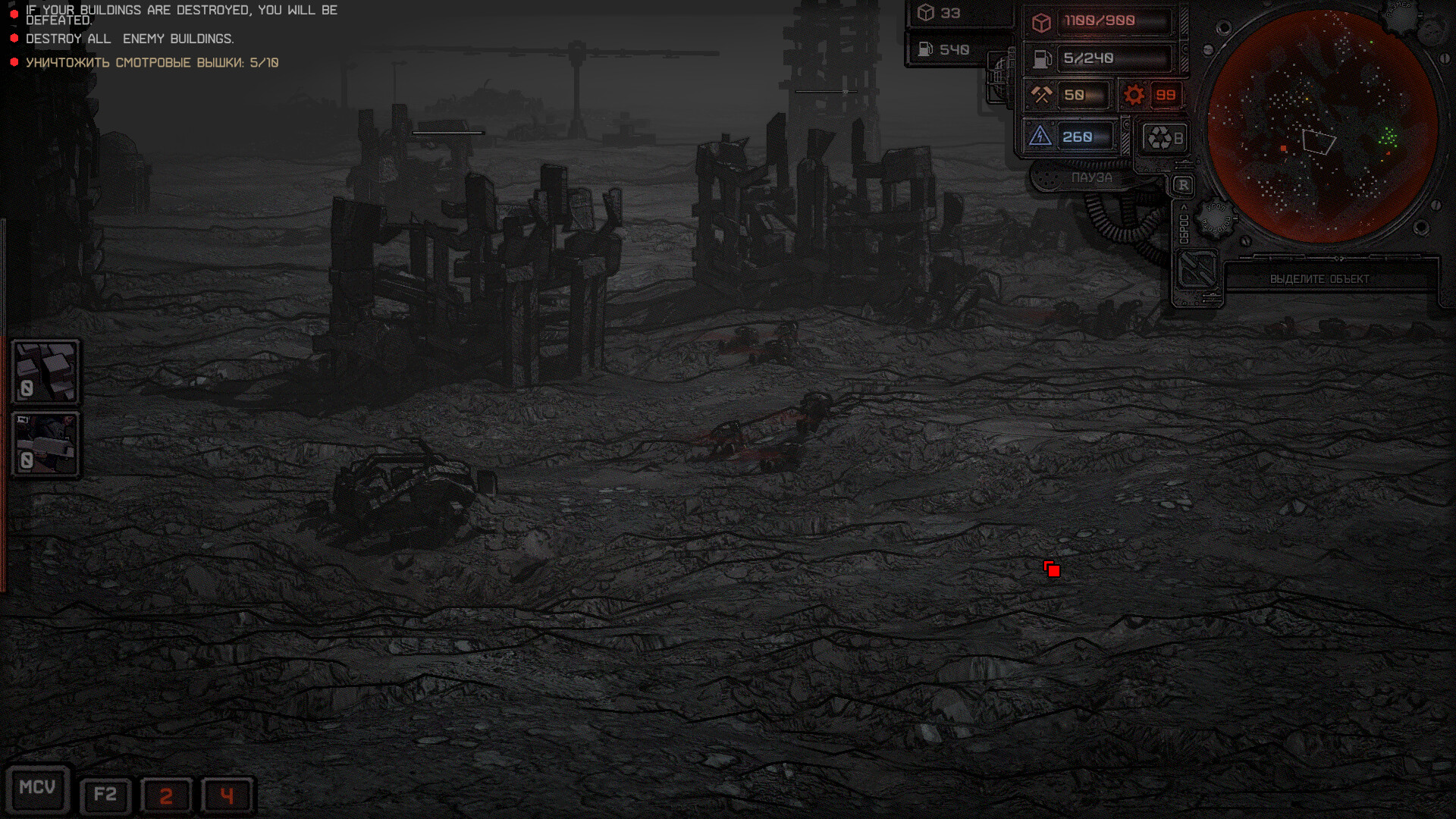
Task: Click the cube icon beside the 33 counter
Action: point(924,11)
